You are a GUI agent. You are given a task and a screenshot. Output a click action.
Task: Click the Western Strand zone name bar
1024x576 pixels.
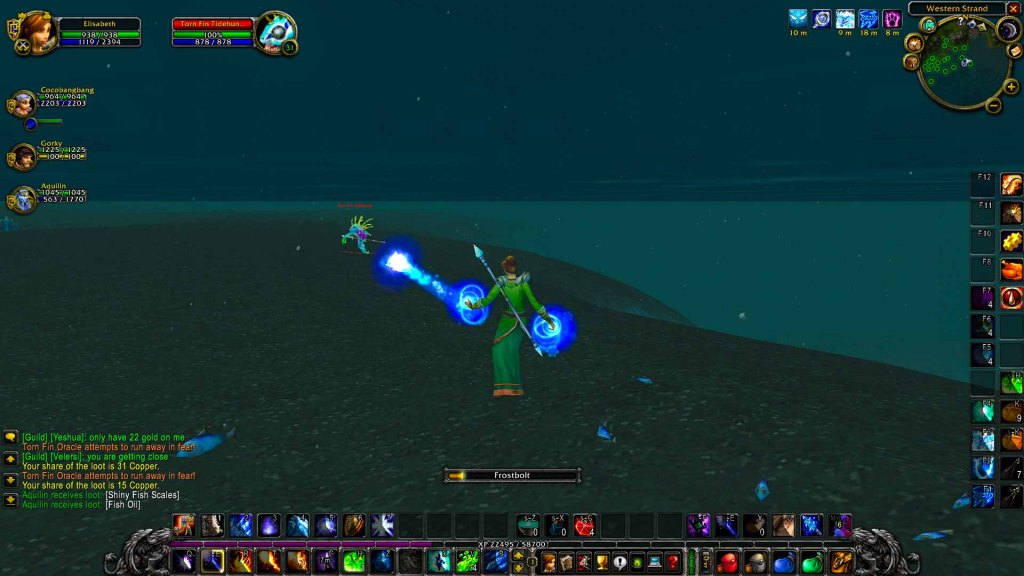click(956, 9)
